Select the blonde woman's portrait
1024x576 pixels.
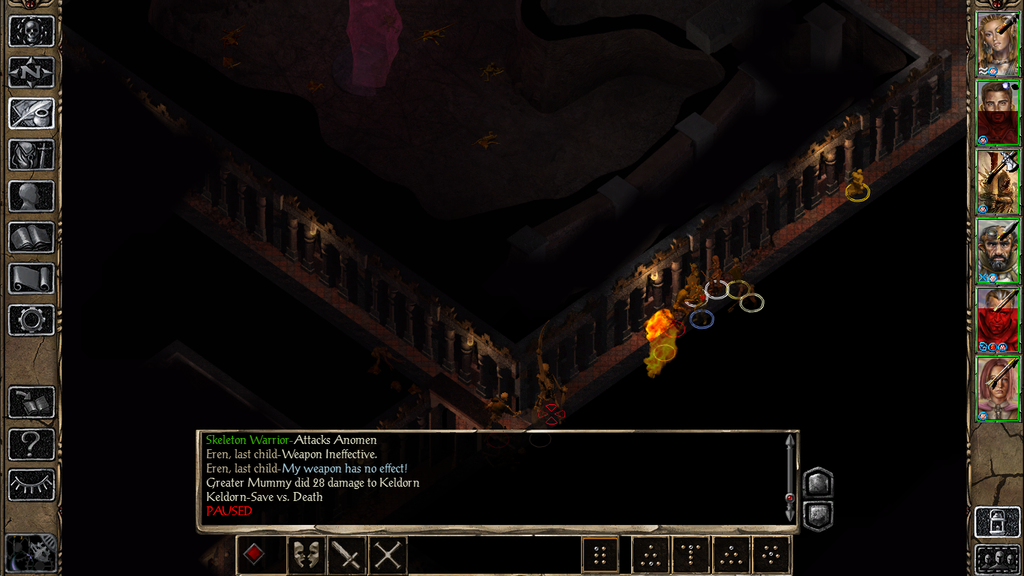pos(997,42)
